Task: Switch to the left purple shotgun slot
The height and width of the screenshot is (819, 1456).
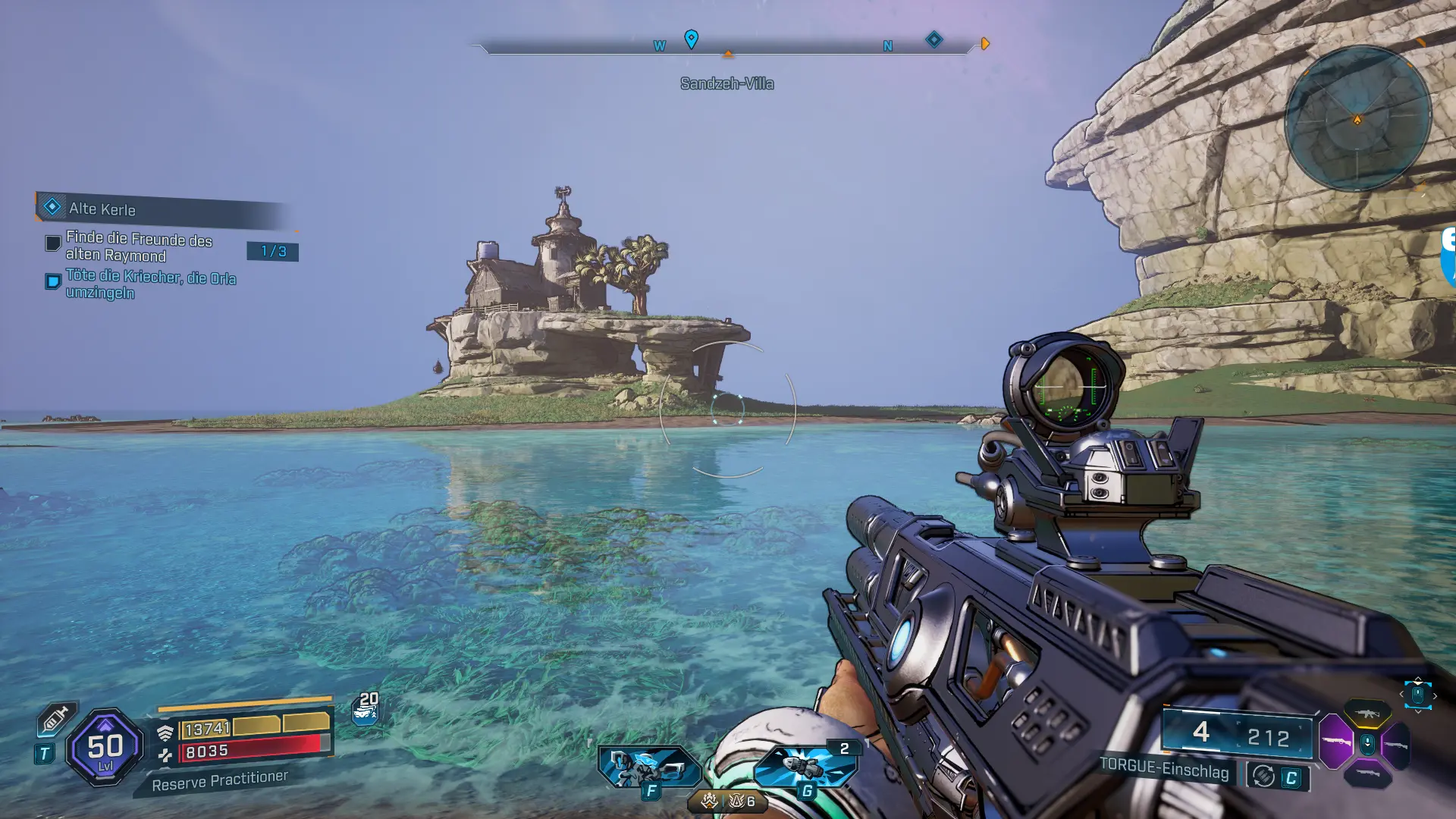Action: coord(1336,742)
